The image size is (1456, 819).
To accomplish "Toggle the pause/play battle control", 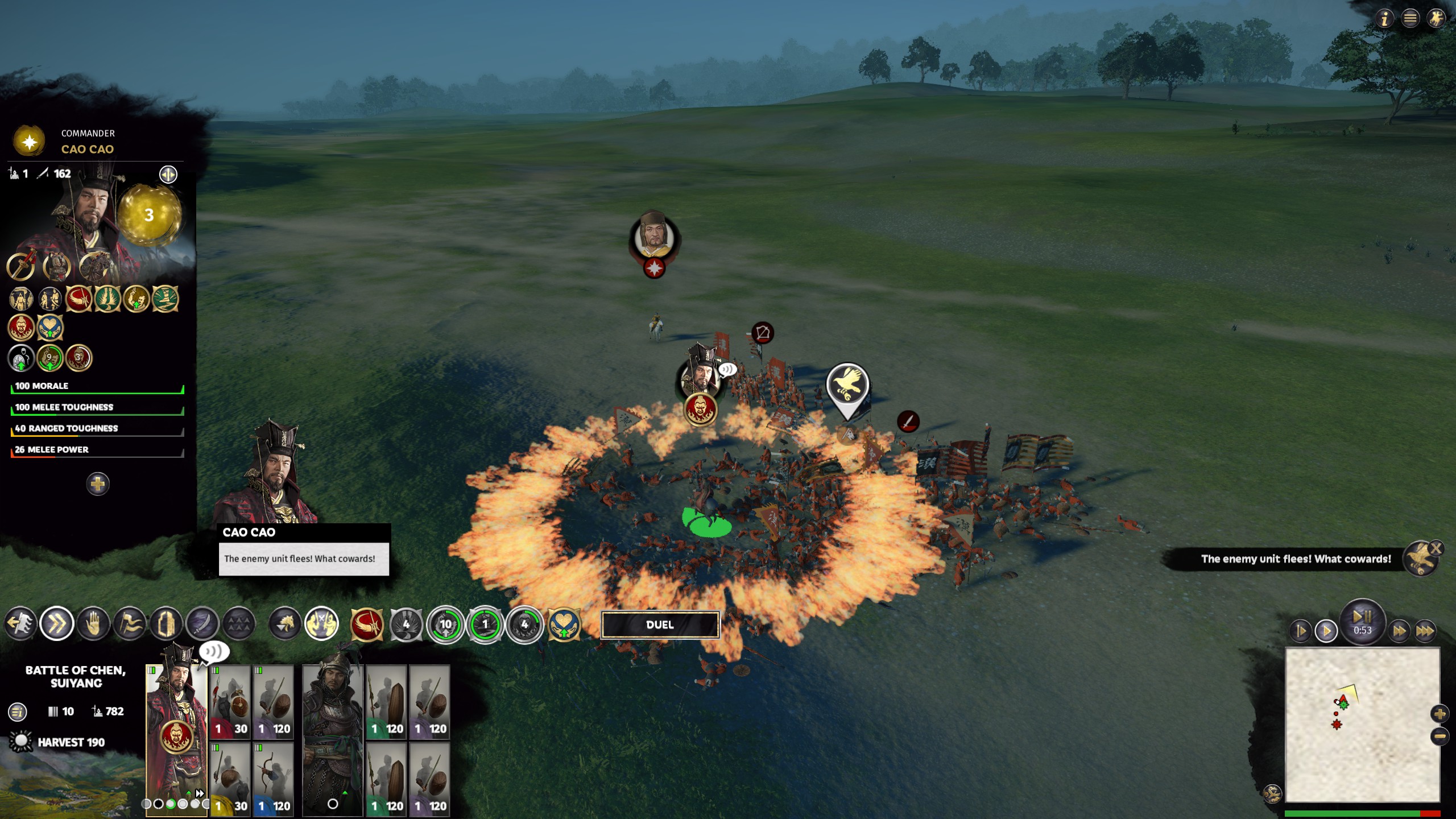I will [1362, 620].
